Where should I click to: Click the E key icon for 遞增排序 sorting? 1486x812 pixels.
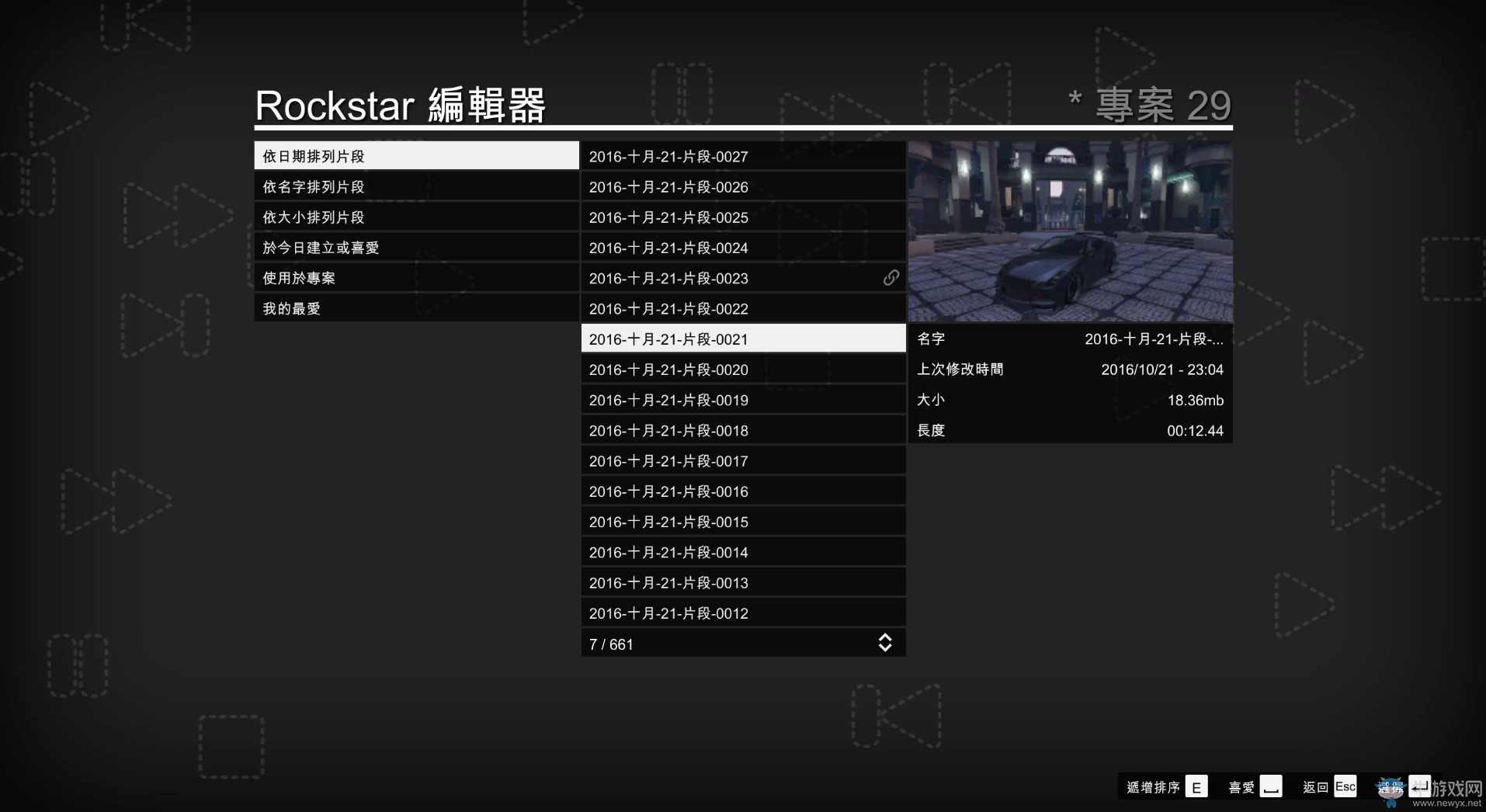(1196, 786)
